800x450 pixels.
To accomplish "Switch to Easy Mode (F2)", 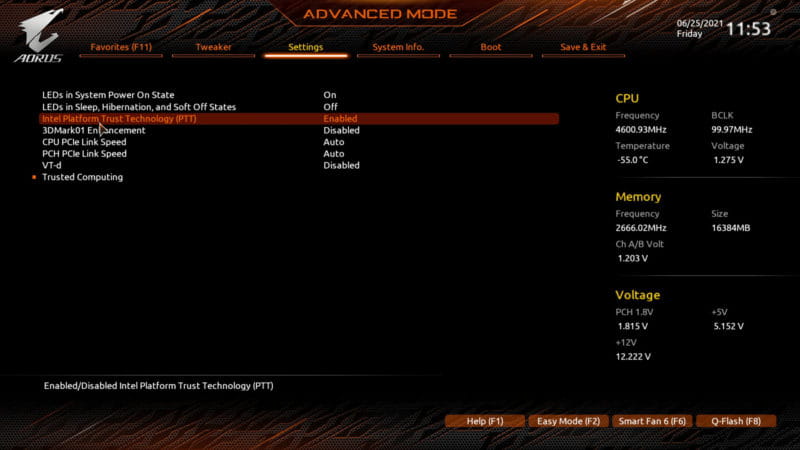I will pyautogui.click(x=567, y=422).
